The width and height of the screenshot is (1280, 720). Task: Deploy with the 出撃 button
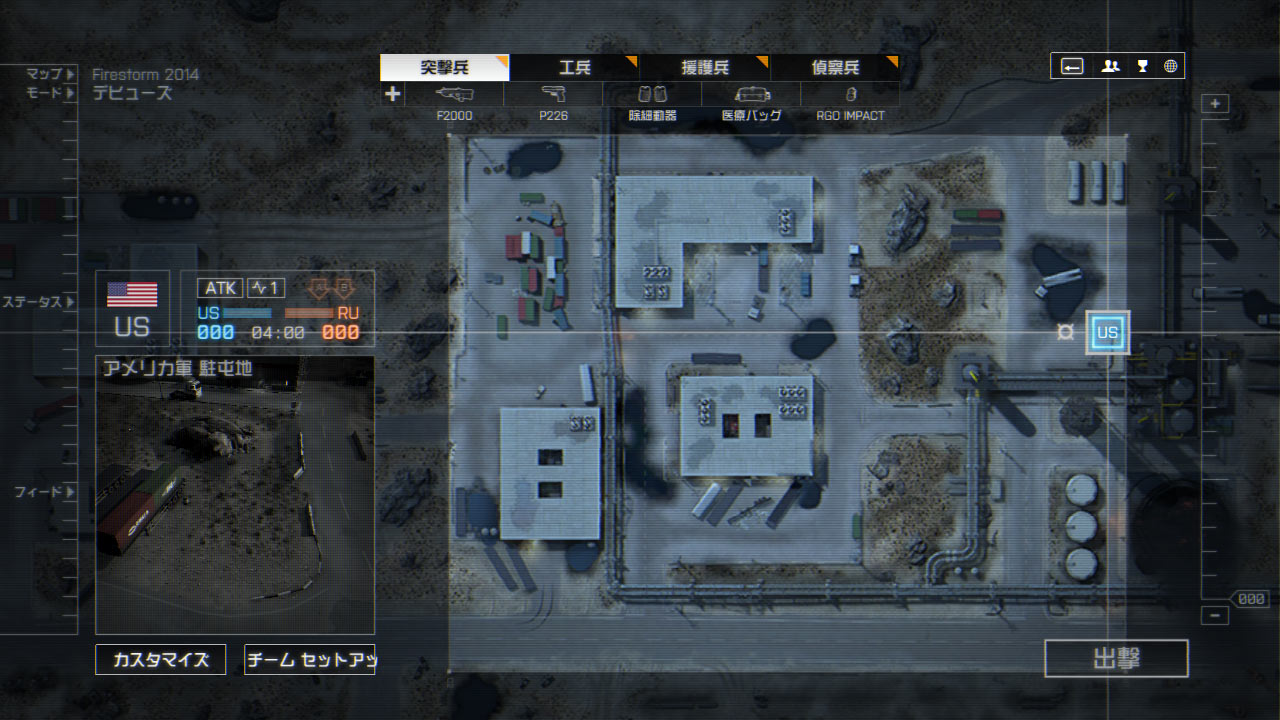coord(1116,658)
